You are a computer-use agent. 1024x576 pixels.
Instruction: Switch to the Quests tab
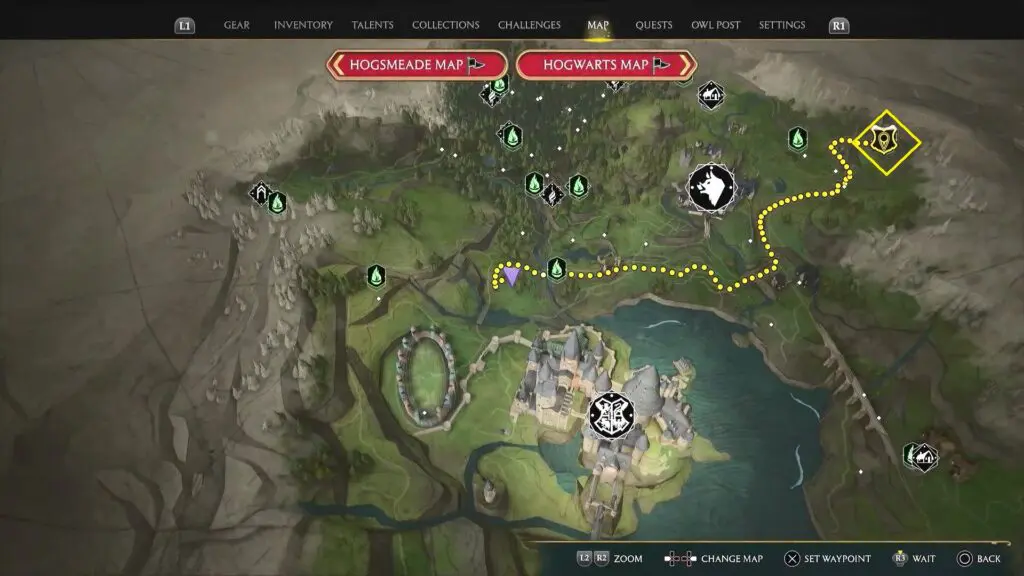pos(654,25)
